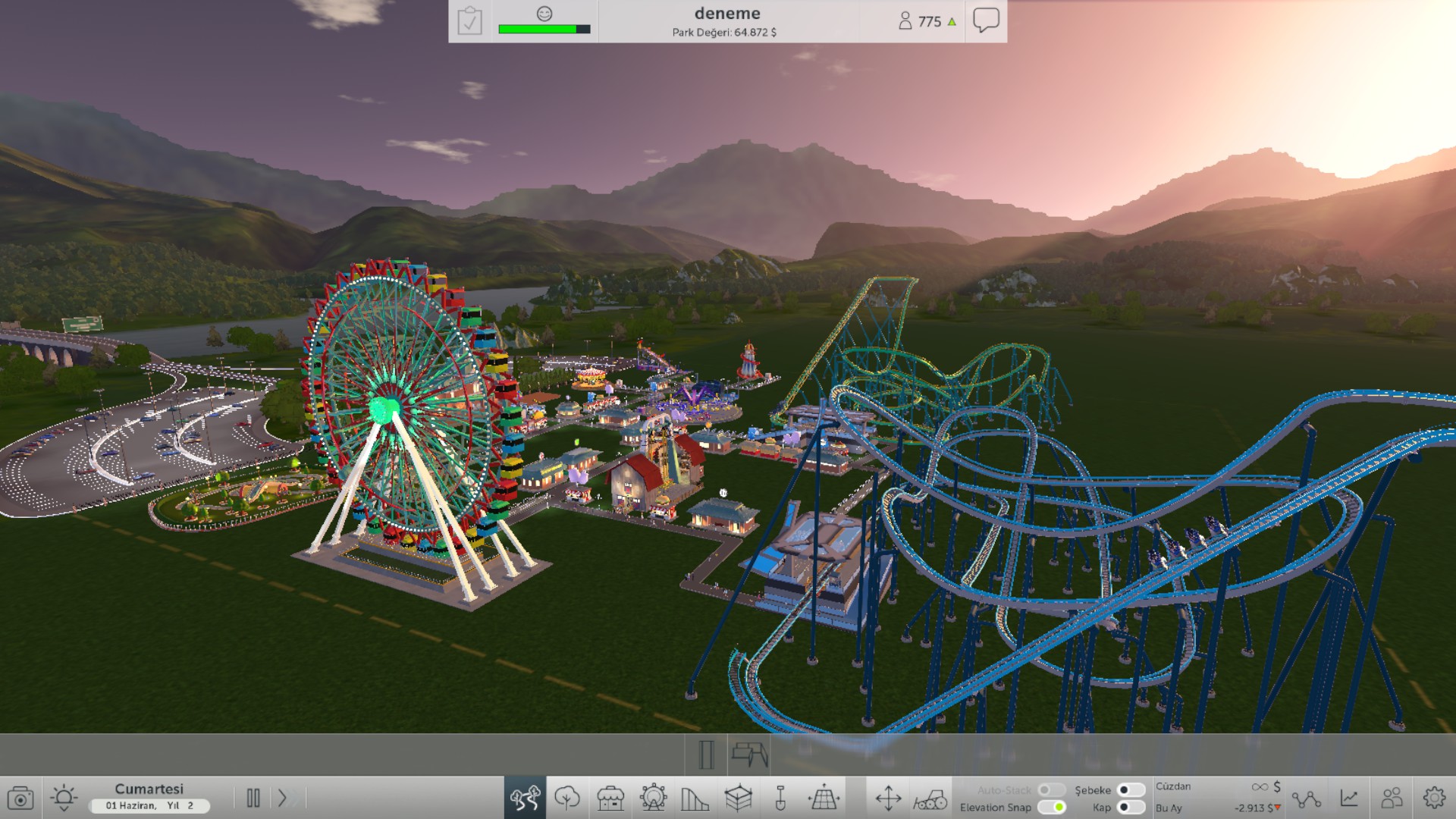Expand the weather/time of day chevron
This screenshot has height=819, width=1456.
[x=64, y=809]
